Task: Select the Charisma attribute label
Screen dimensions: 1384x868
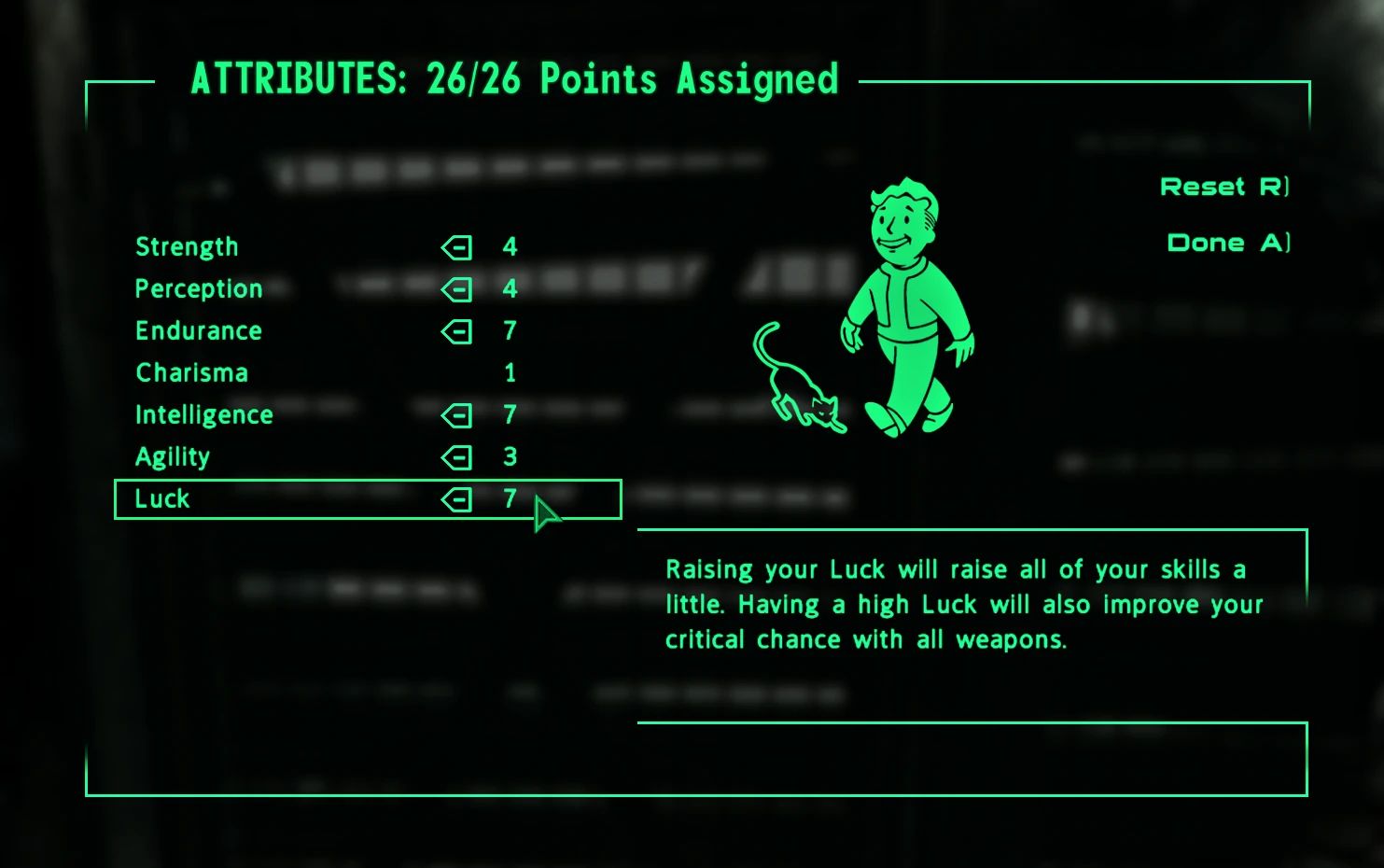Action: [191, 372]
